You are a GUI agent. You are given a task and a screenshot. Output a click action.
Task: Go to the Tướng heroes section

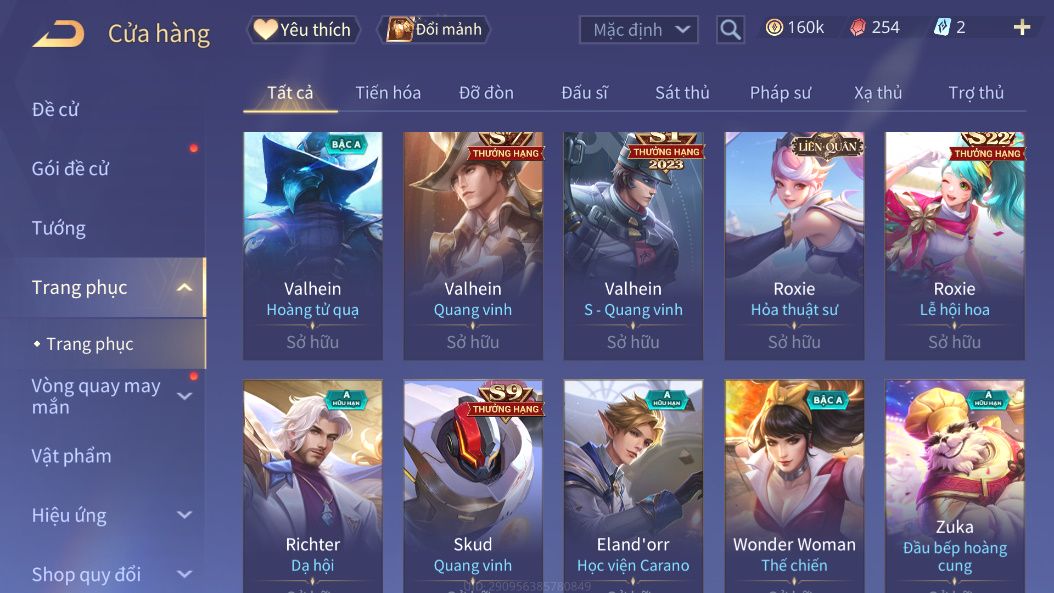coord(59,228)
